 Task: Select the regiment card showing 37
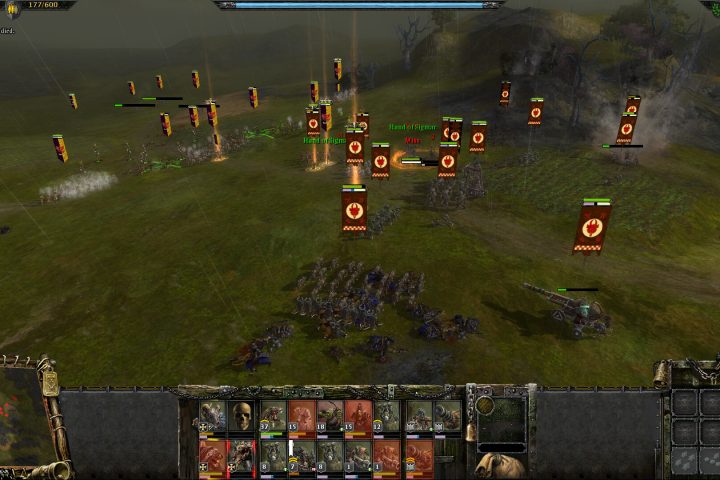[x=272, y=416]
